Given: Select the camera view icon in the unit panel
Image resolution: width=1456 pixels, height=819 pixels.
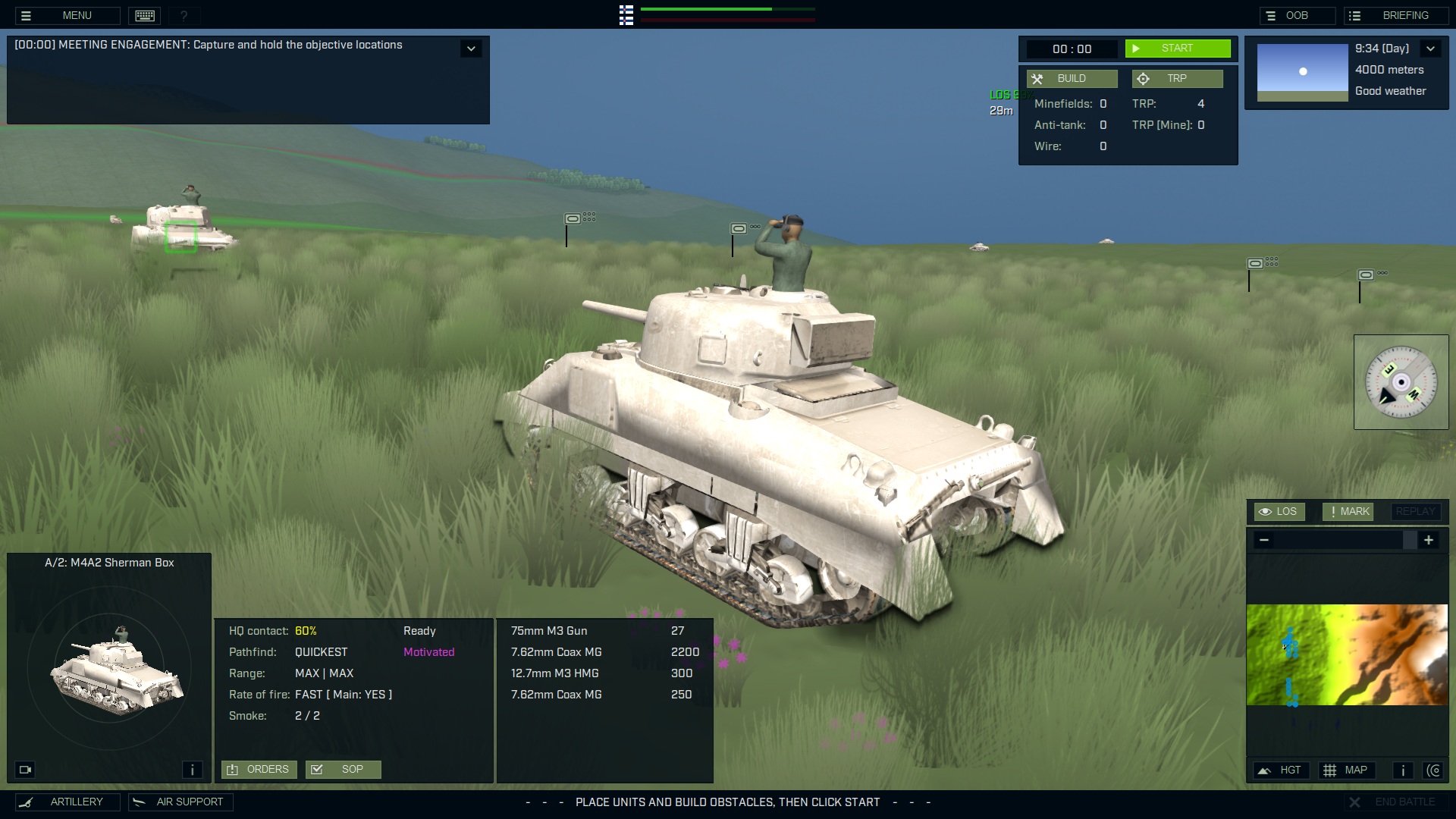Looking at the screenshot, I should point(25,769).
